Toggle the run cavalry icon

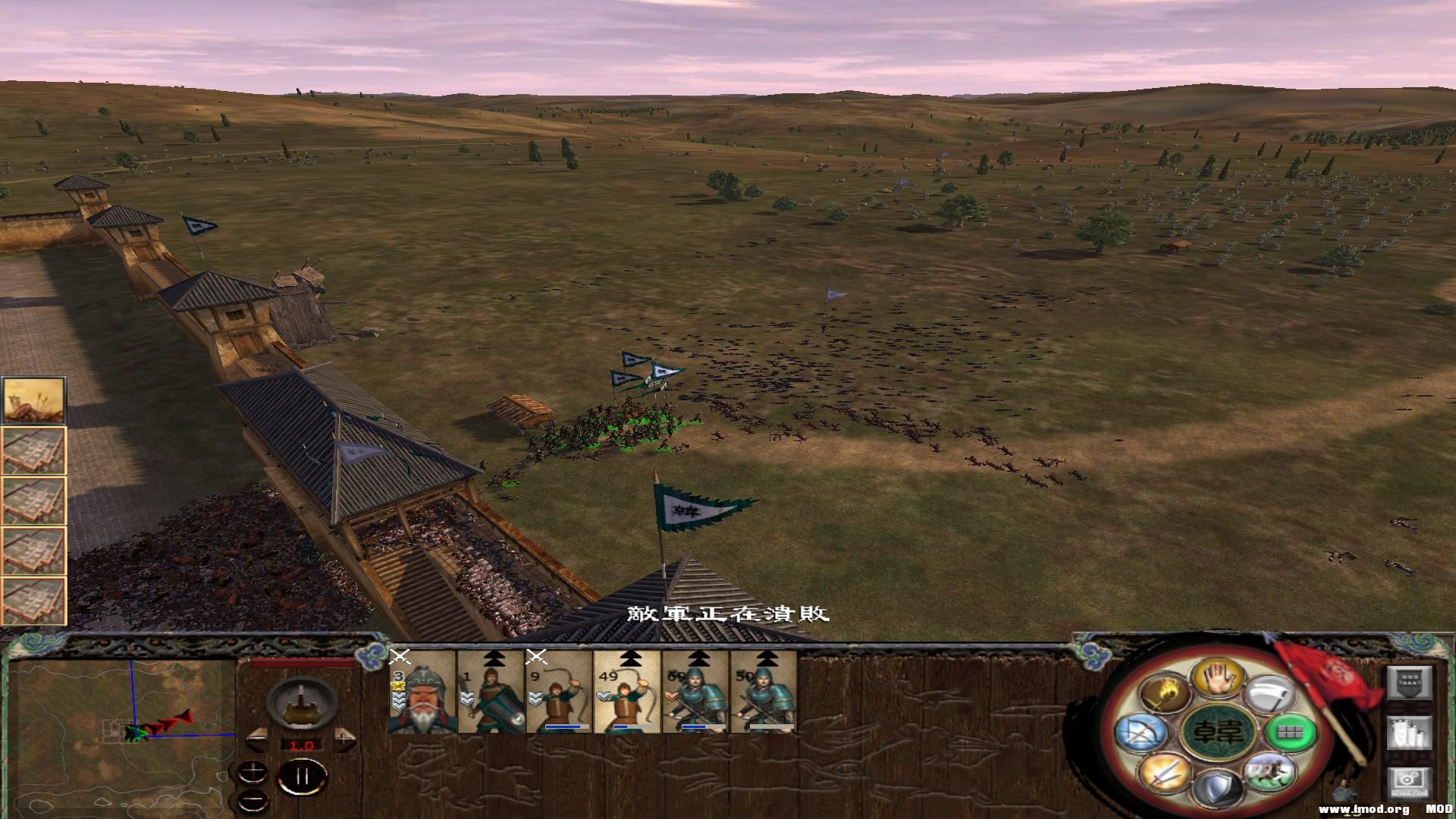coord(1268,770)
